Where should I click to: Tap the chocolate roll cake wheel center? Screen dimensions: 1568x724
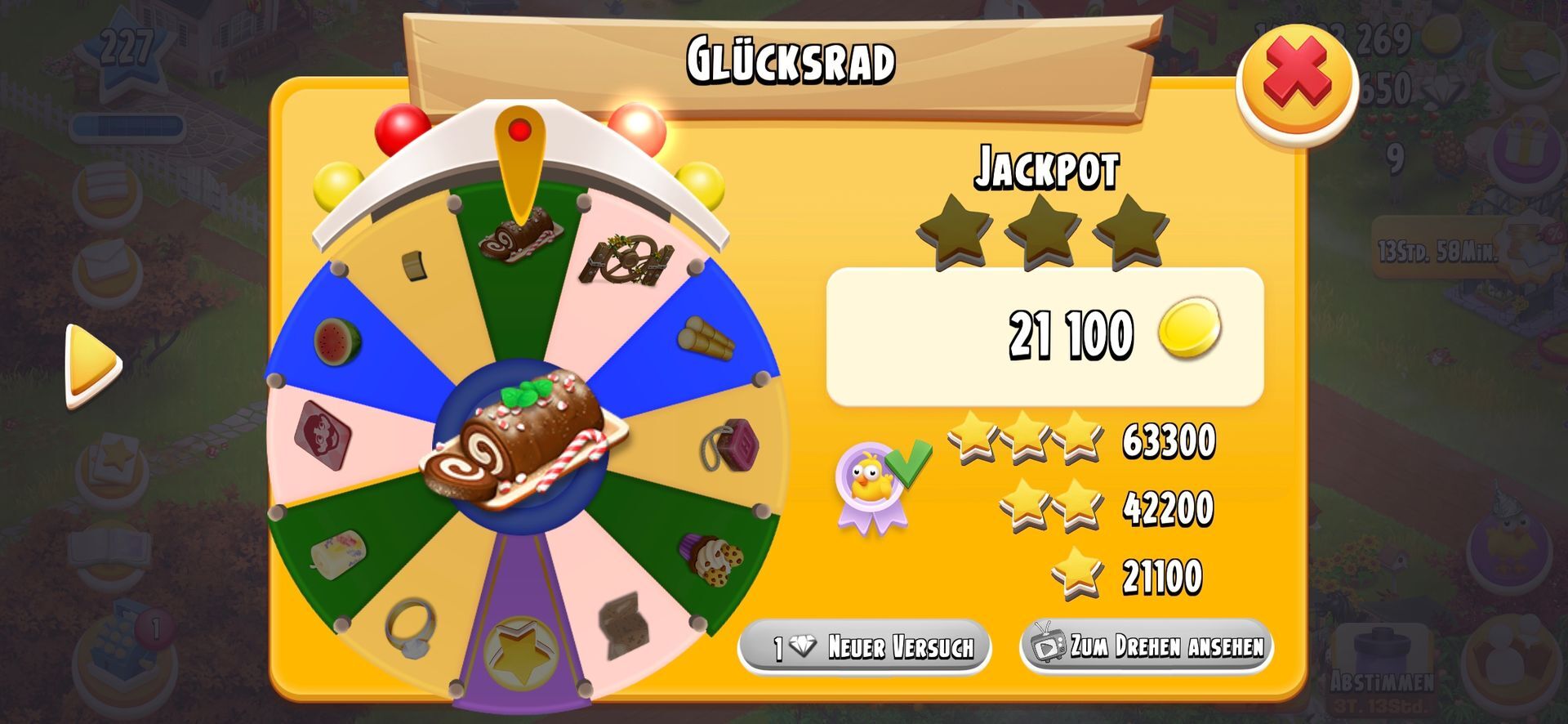pos(523,442)
